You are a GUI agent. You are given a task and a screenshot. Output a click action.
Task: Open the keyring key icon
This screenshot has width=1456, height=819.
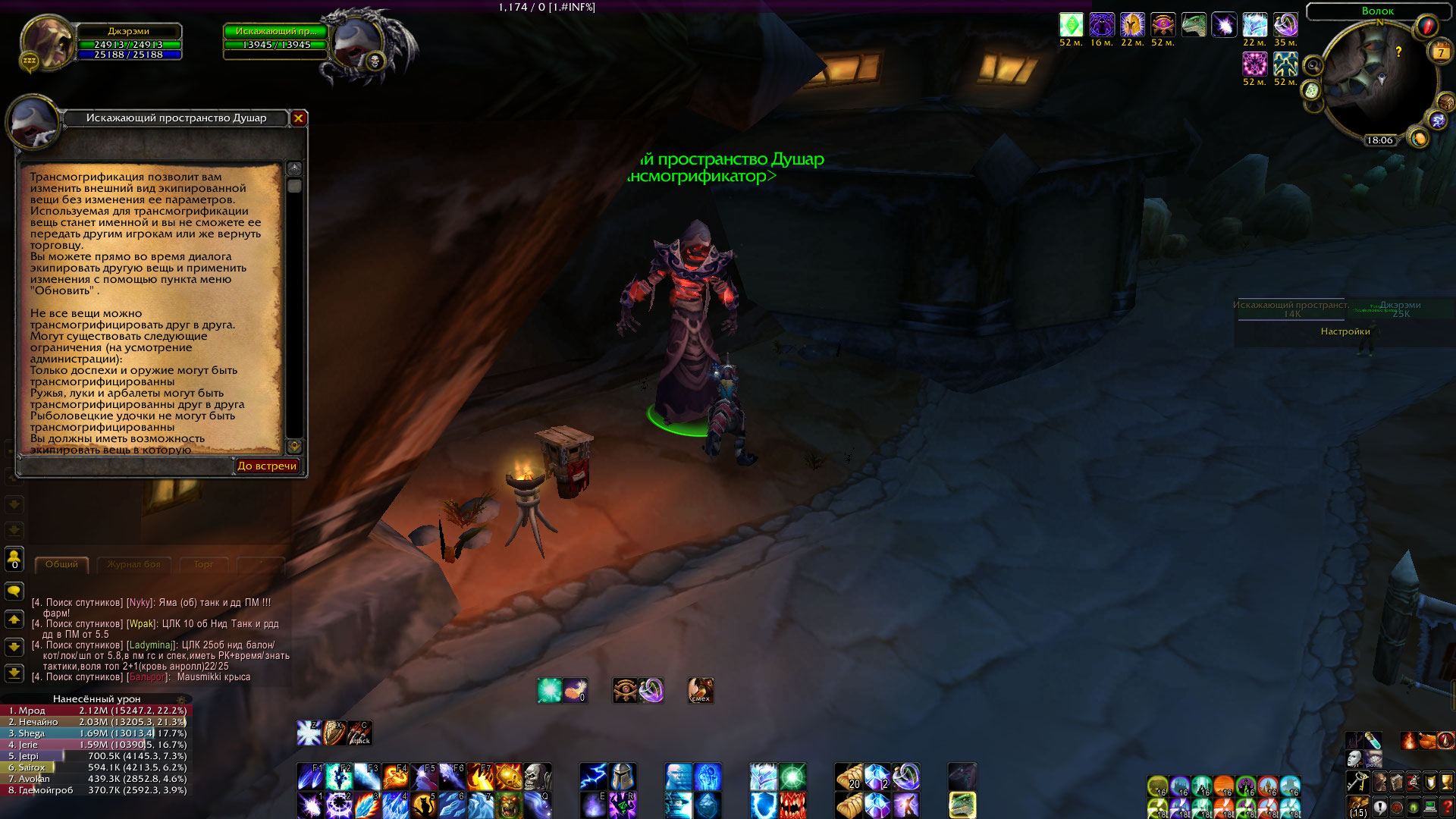[1357, 782]
